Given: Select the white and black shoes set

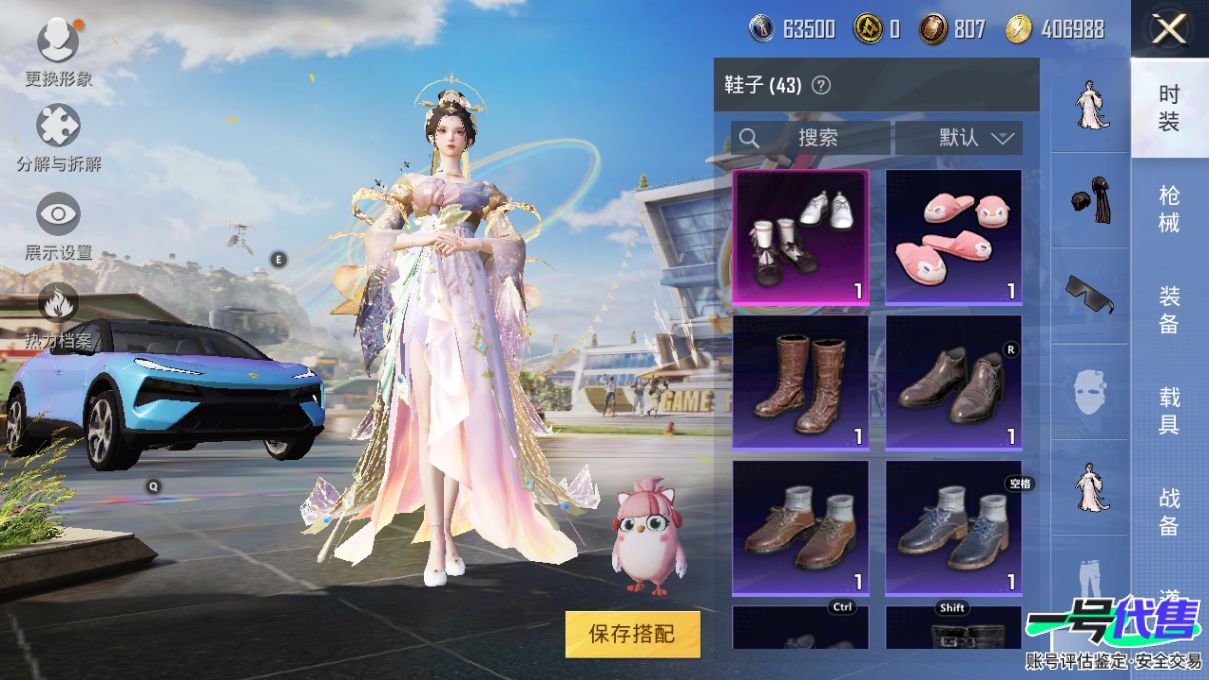Looking at the screenshot, I should pyautogui.click(x=800, y=236).
